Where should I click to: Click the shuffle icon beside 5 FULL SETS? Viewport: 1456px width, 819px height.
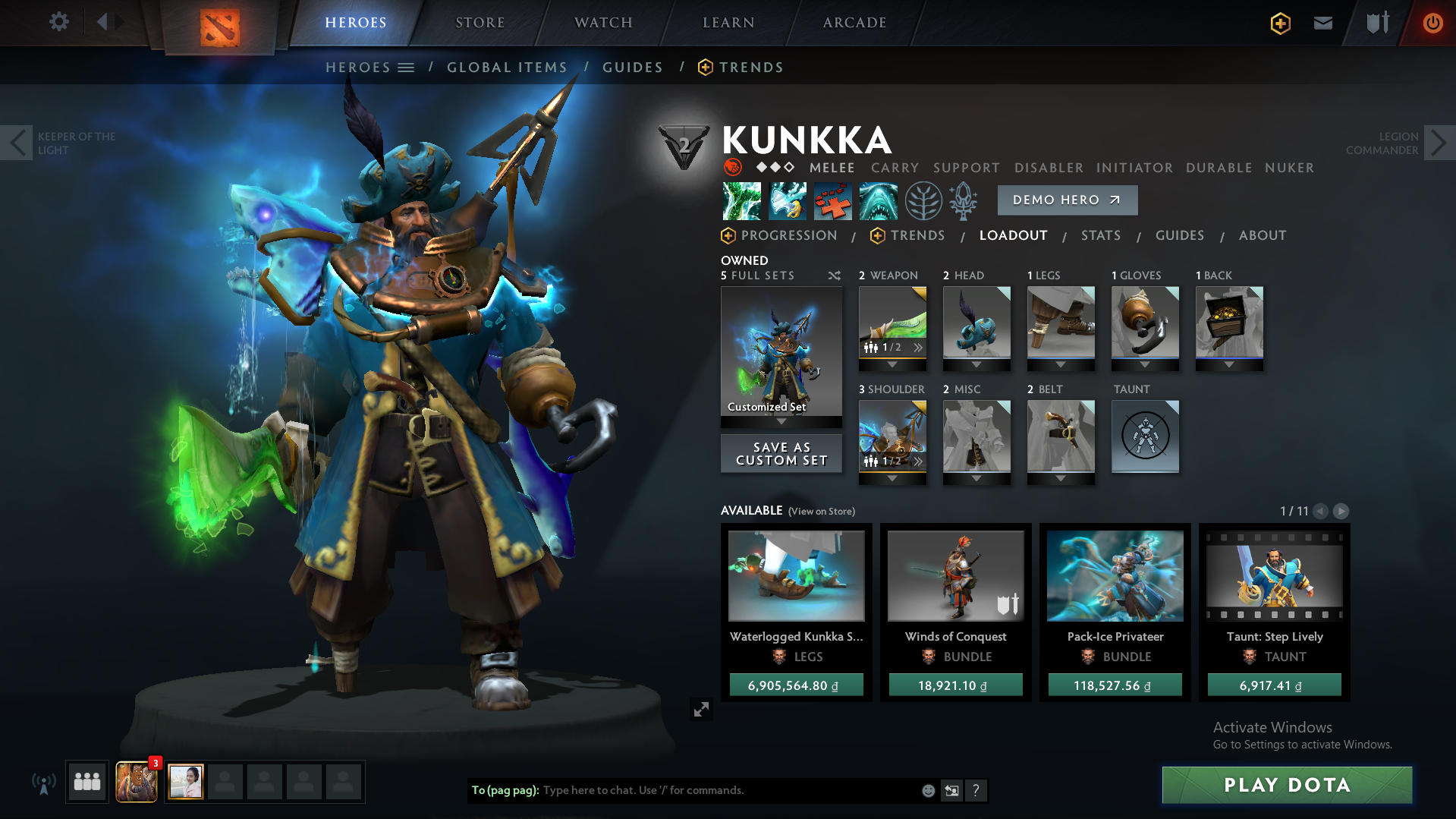(x=834, y=276)
